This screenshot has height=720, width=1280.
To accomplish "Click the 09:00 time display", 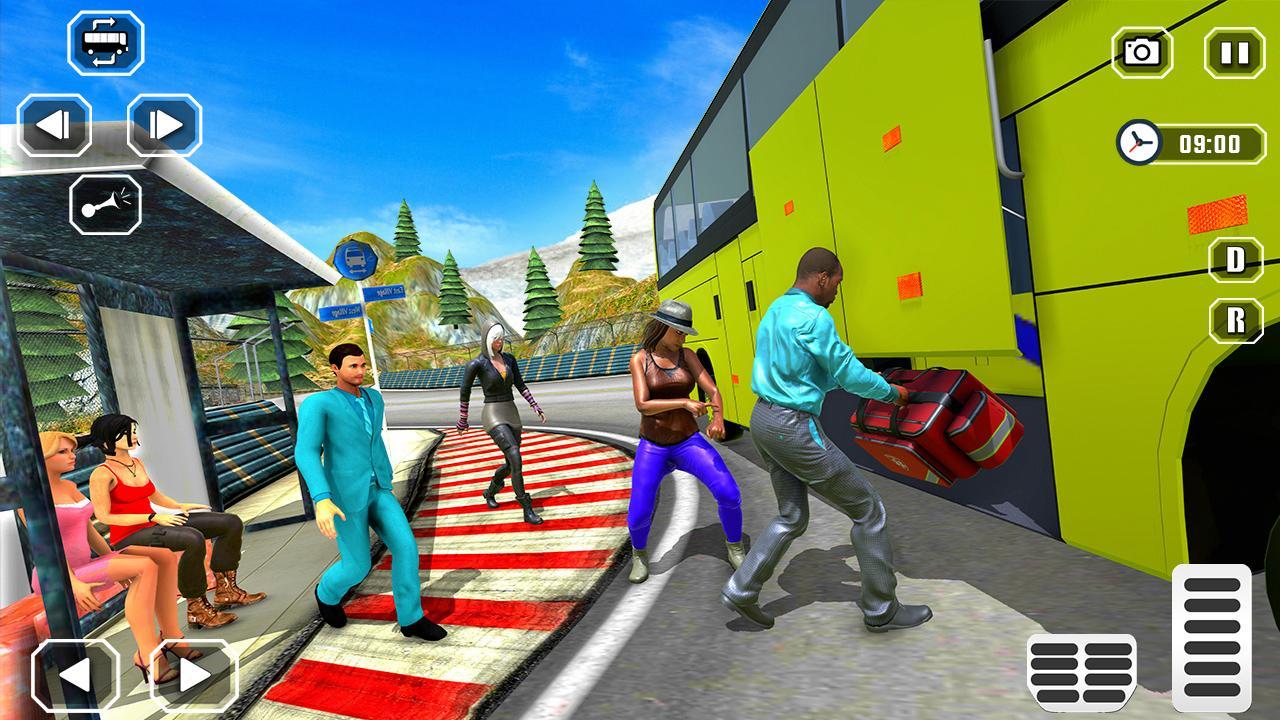I will [x=1213, y=143].
